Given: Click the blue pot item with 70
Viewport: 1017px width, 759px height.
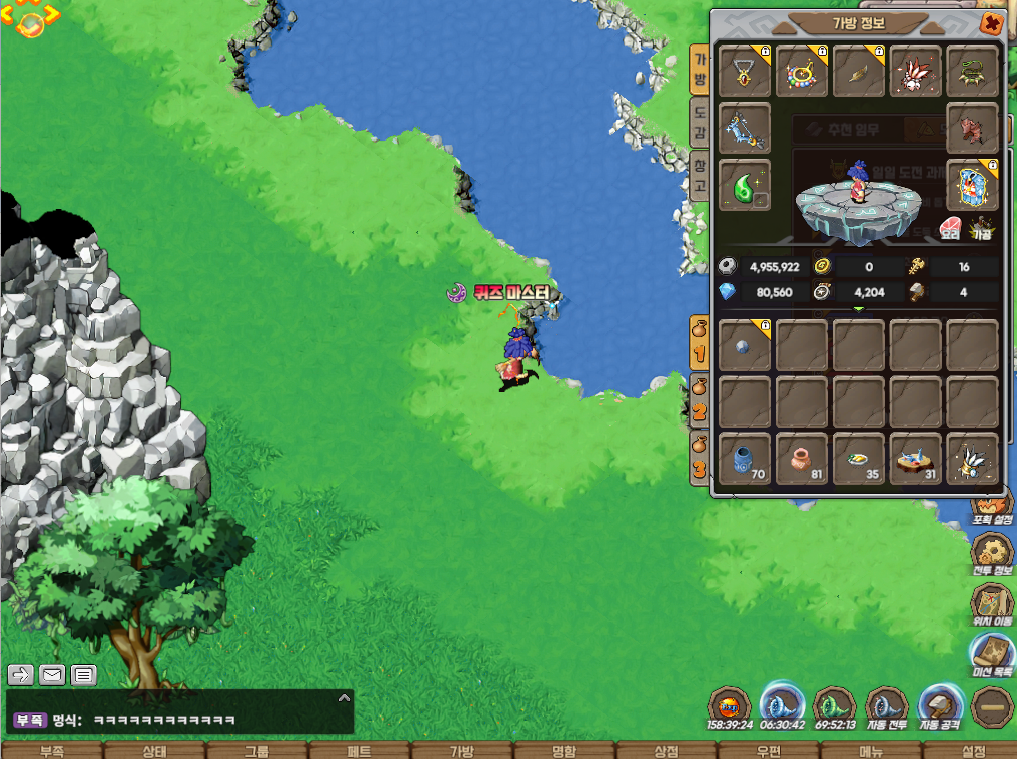Looking at the screenshot, I should (745, 458).
